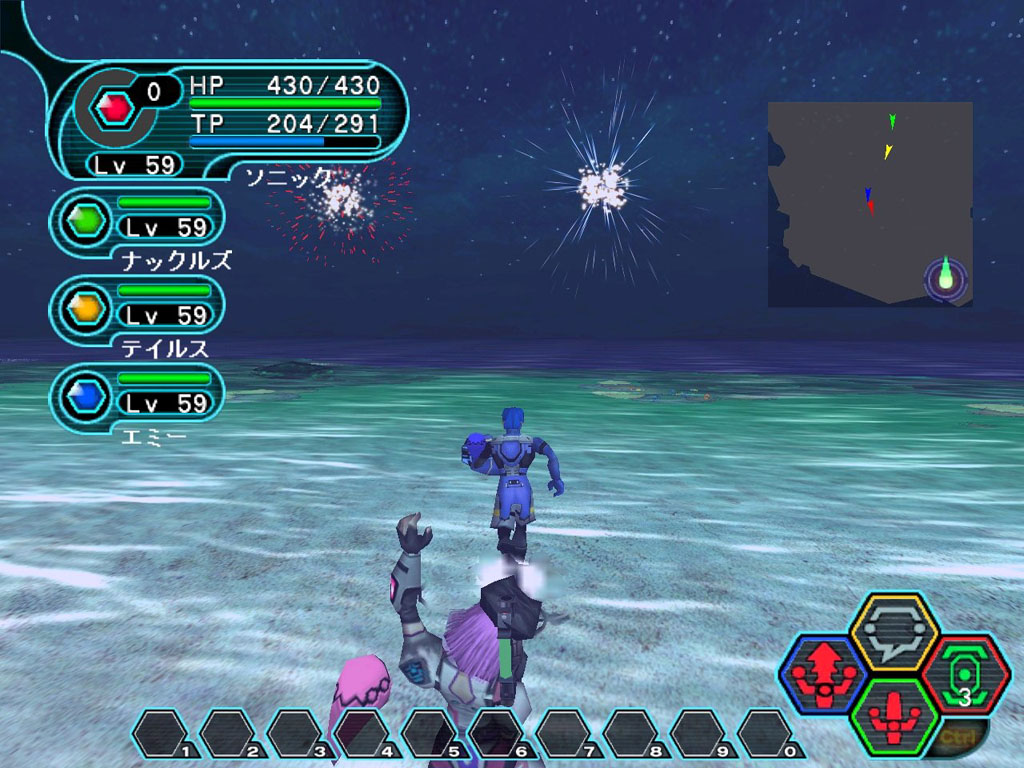
Task: Click ソニック's own player status panel
Action: 232,120
